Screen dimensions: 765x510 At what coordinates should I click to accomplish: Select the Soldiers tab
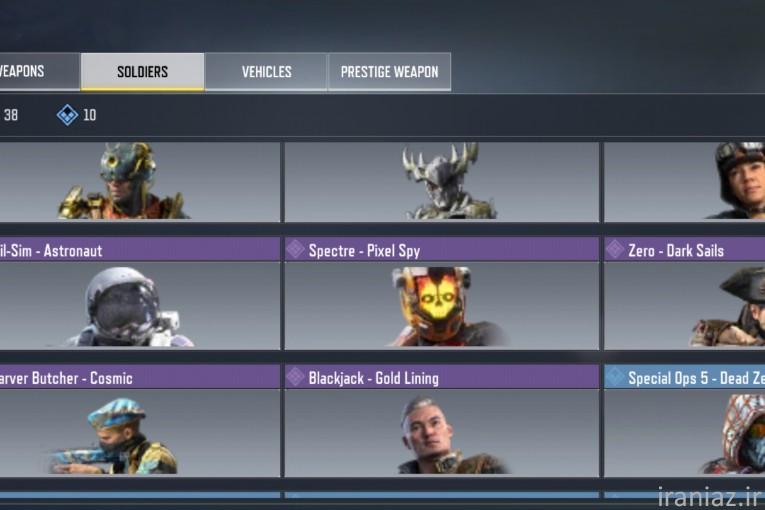pyautogui.click(x=142, y=72)
